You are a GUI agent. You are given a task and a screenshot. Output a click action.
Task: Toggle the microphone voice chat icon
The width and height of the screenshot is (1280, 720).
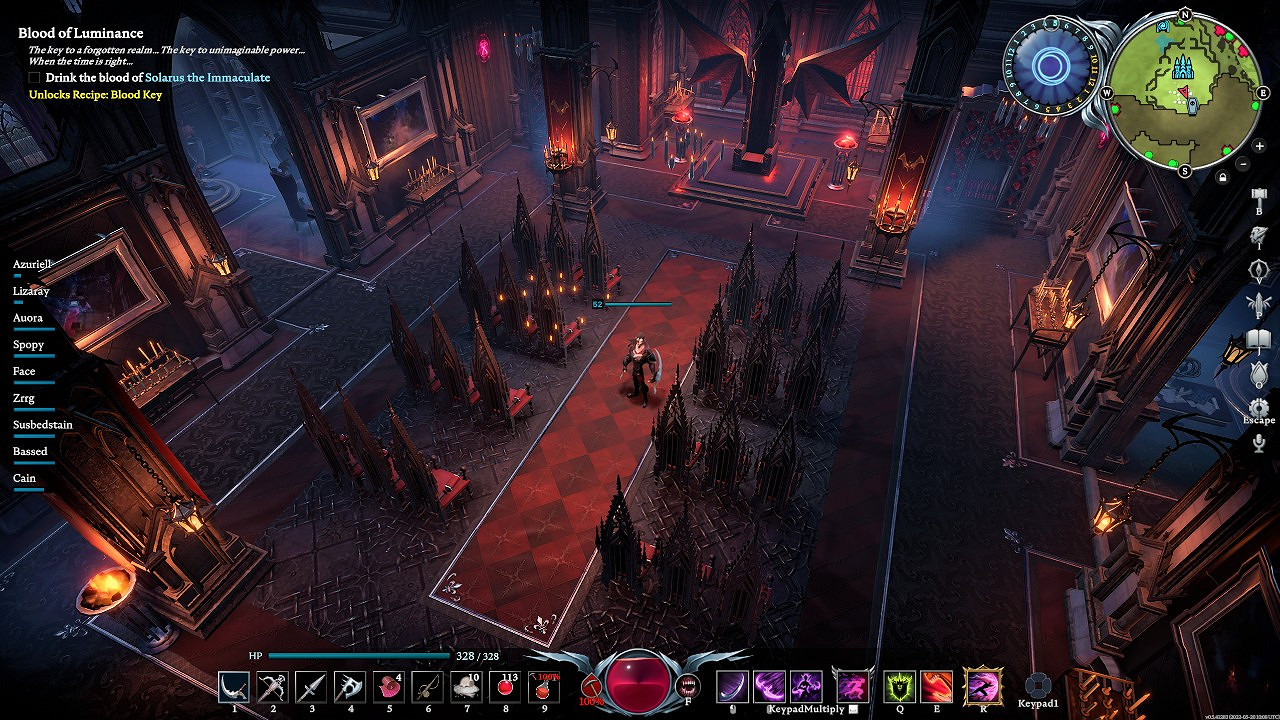(1259, 442)
